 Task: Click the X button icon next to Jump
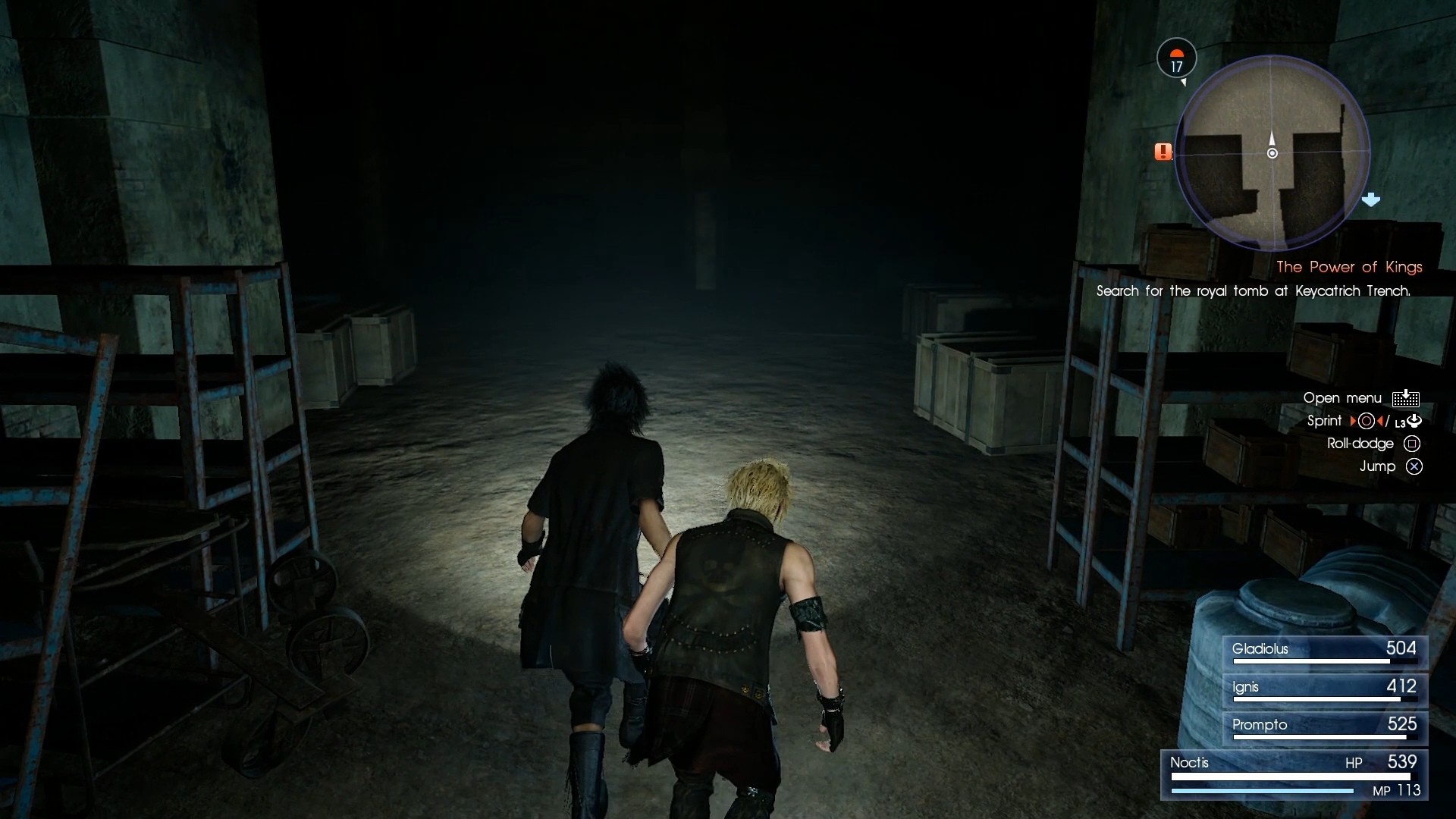tap(1412, 467)
